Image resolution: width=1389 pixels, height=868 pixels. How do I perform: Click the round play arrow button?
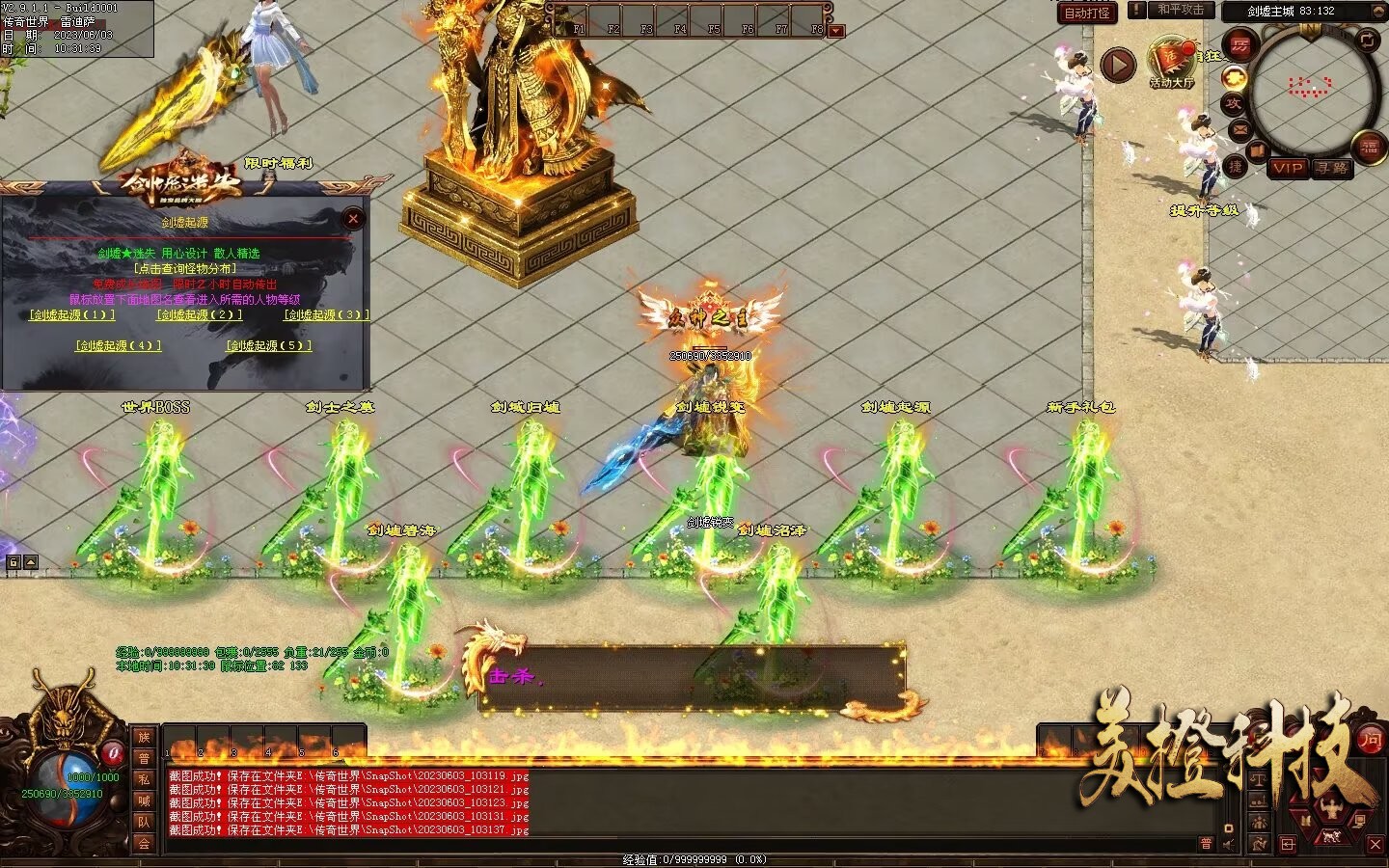(x=1118, y=66)
